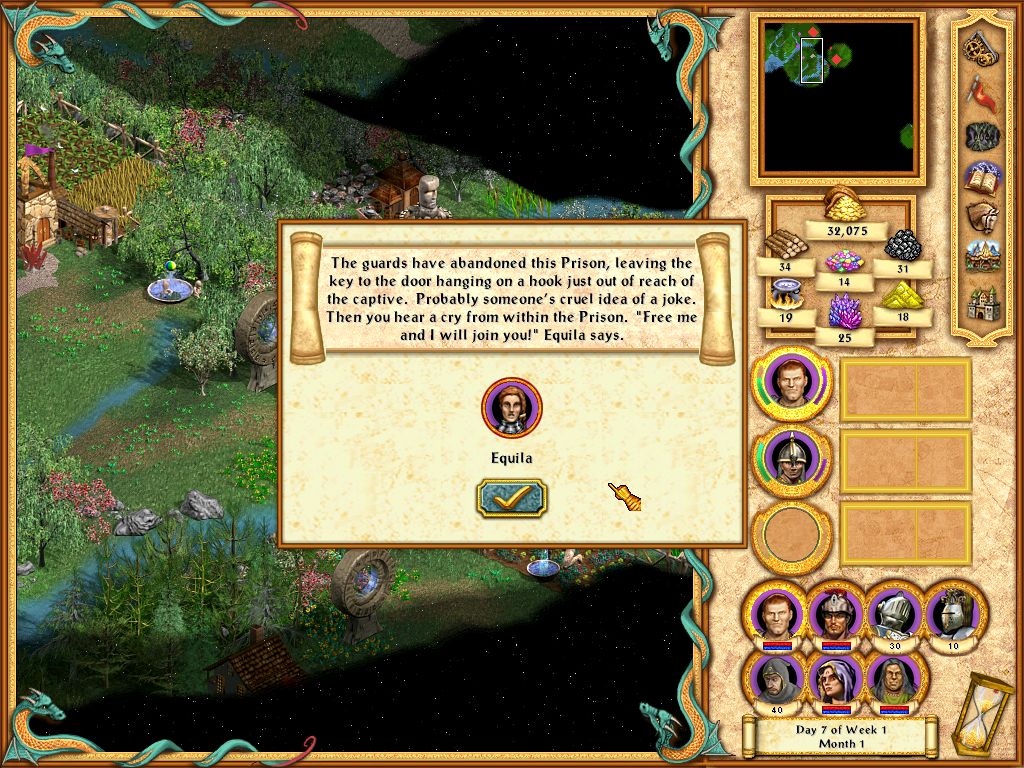Image resolution: width=1024 pixels, height=768 pixels.
Task: Select the red-plumed helmet hero slot
Action: click(x=834, y=612)
